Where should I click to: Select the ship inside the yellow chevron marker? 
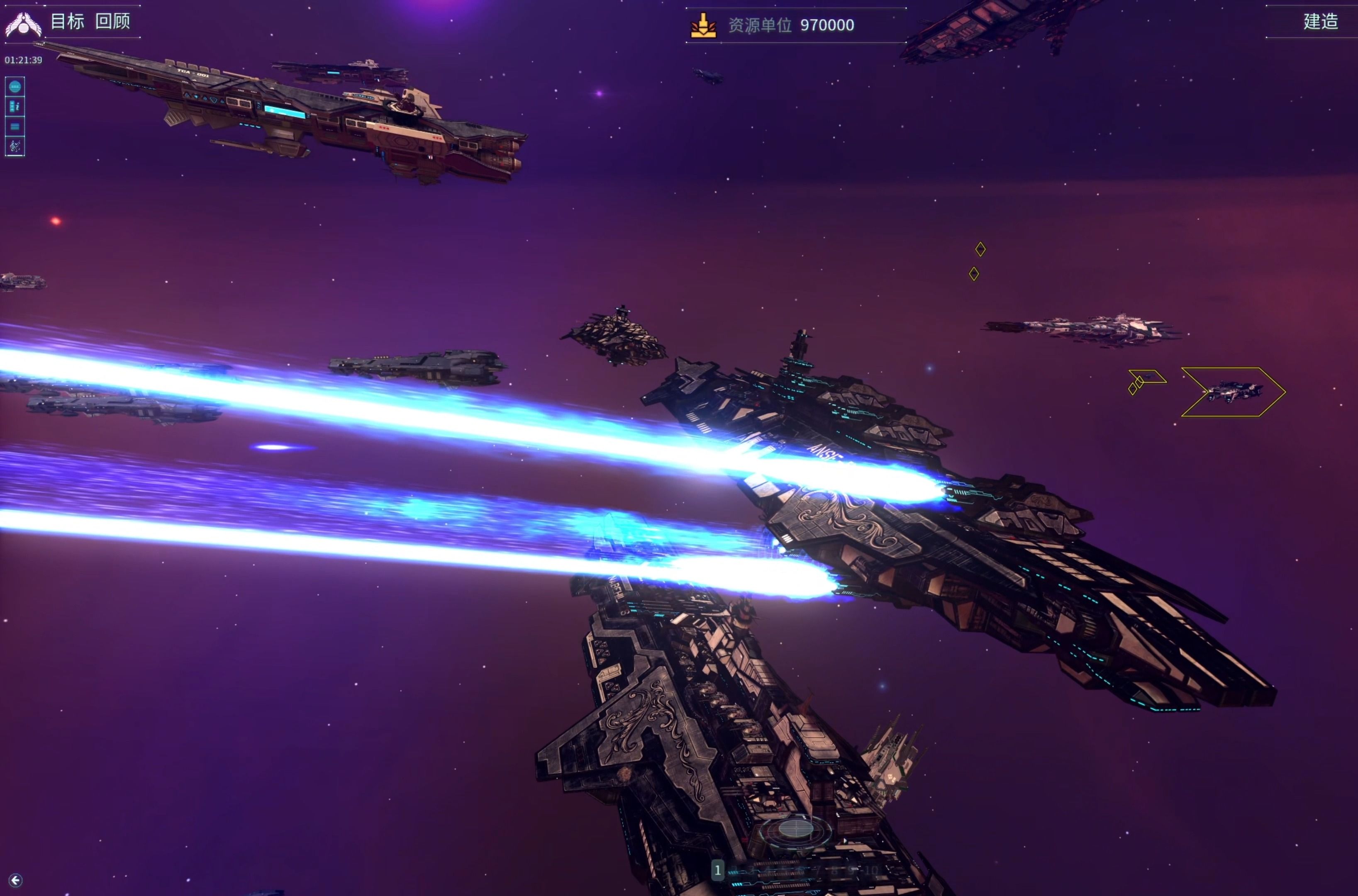[x=1234, y=392]
